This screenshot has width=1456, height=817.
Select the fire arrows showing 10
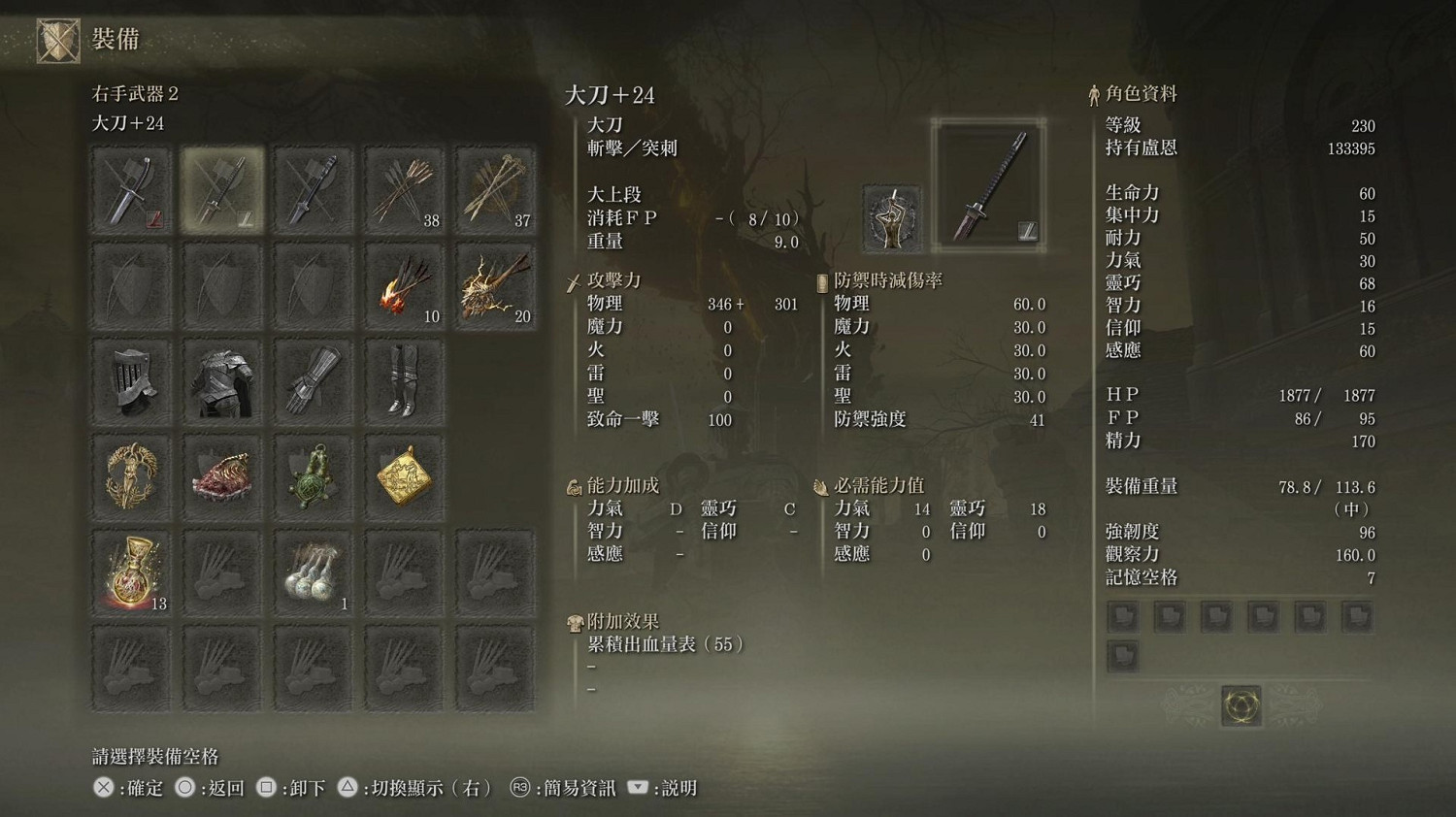tap(405, 284)
